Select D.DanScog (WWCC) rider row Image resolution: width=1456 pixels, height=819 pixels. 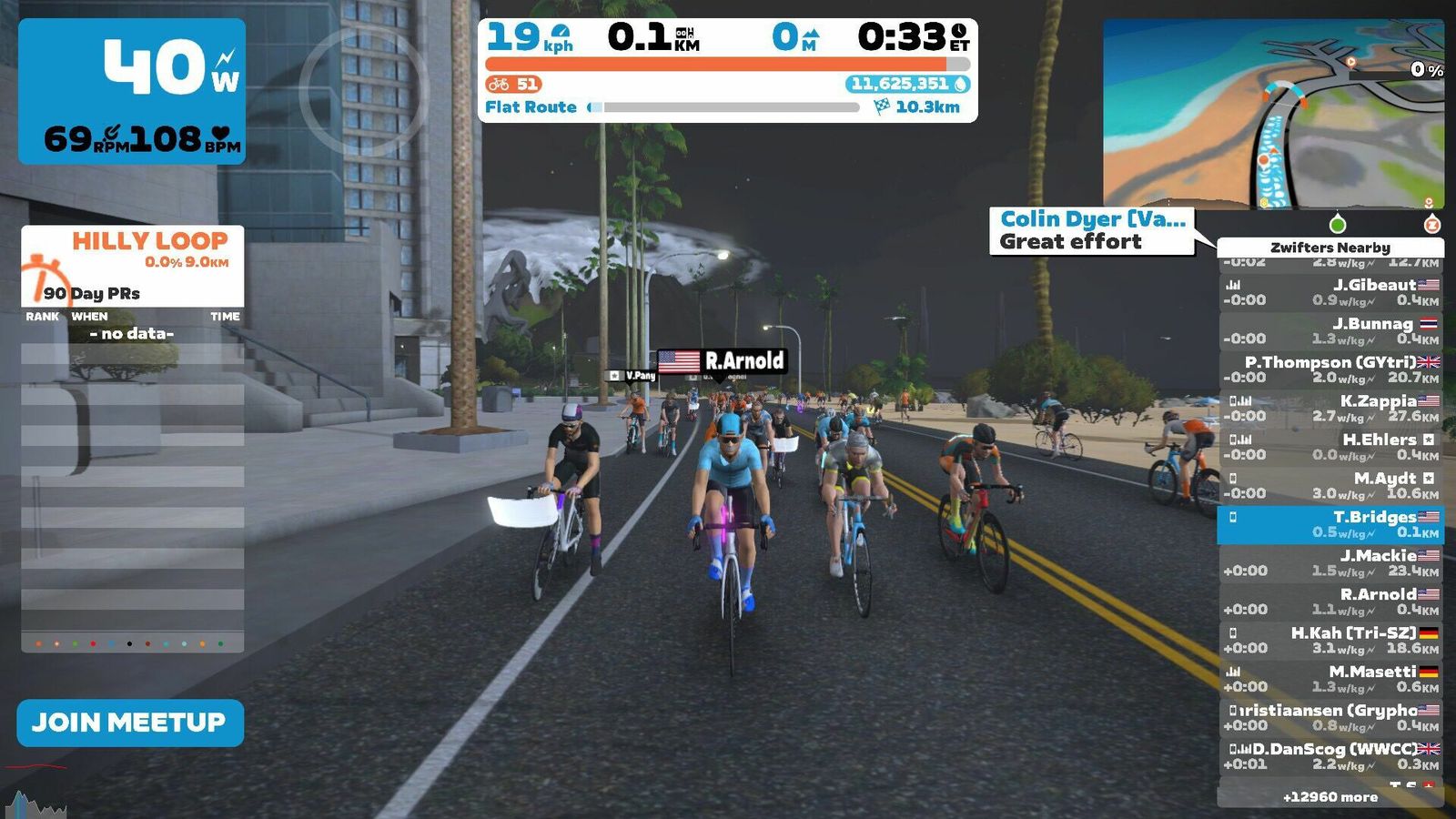(1330, 756)
